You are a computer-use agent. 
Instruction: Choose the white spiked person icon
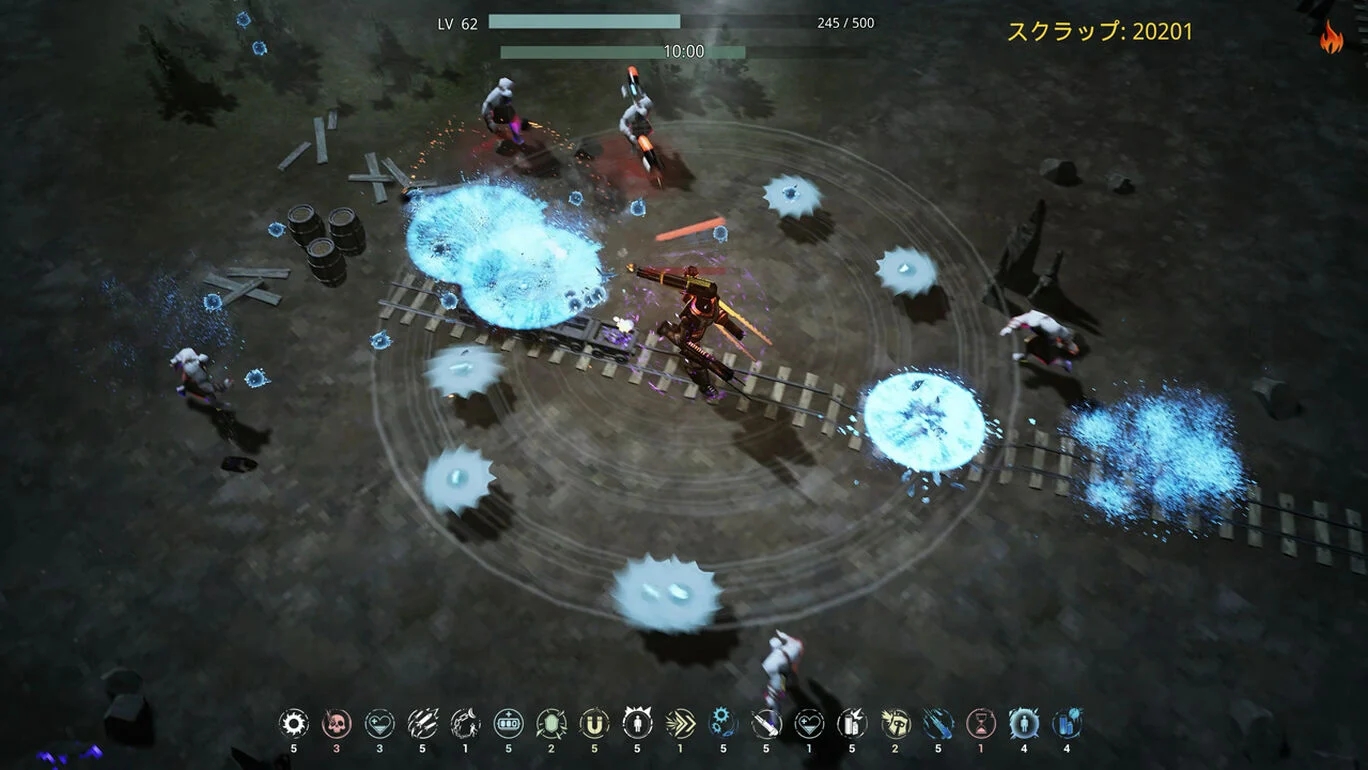click(x=637, y=723)
